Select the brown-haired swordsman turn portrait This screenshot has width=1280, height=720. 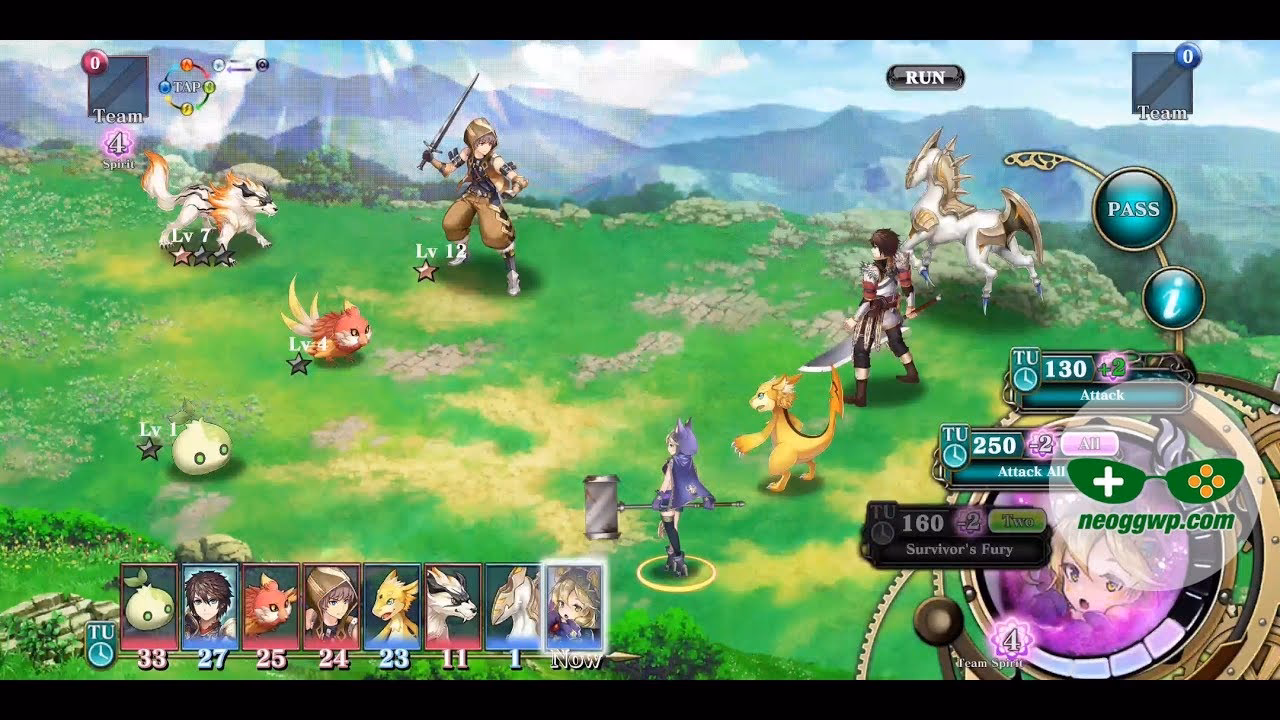pos(210,606)
